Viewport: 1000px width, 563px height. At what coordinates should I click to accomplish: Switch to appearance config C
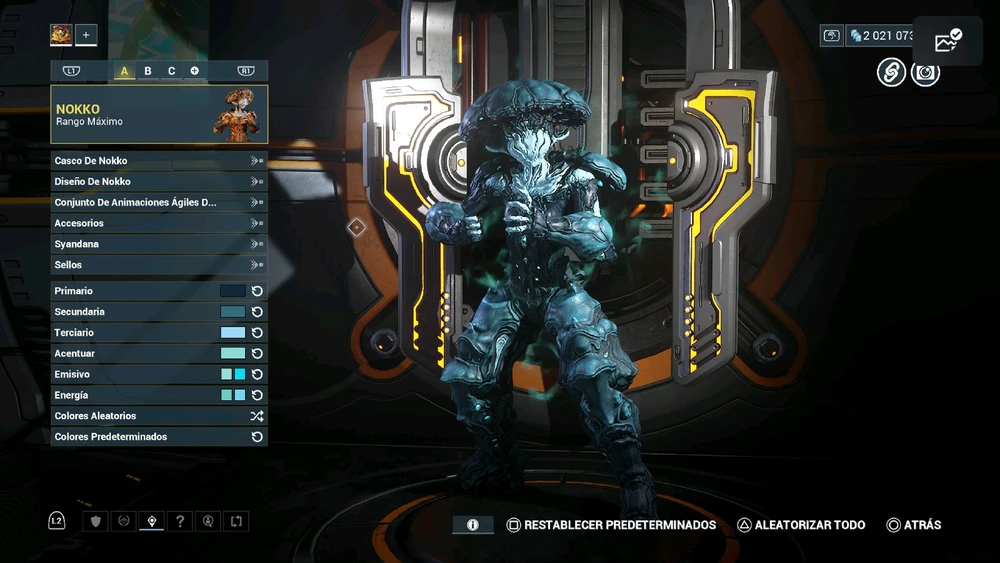tap(171, 71)
